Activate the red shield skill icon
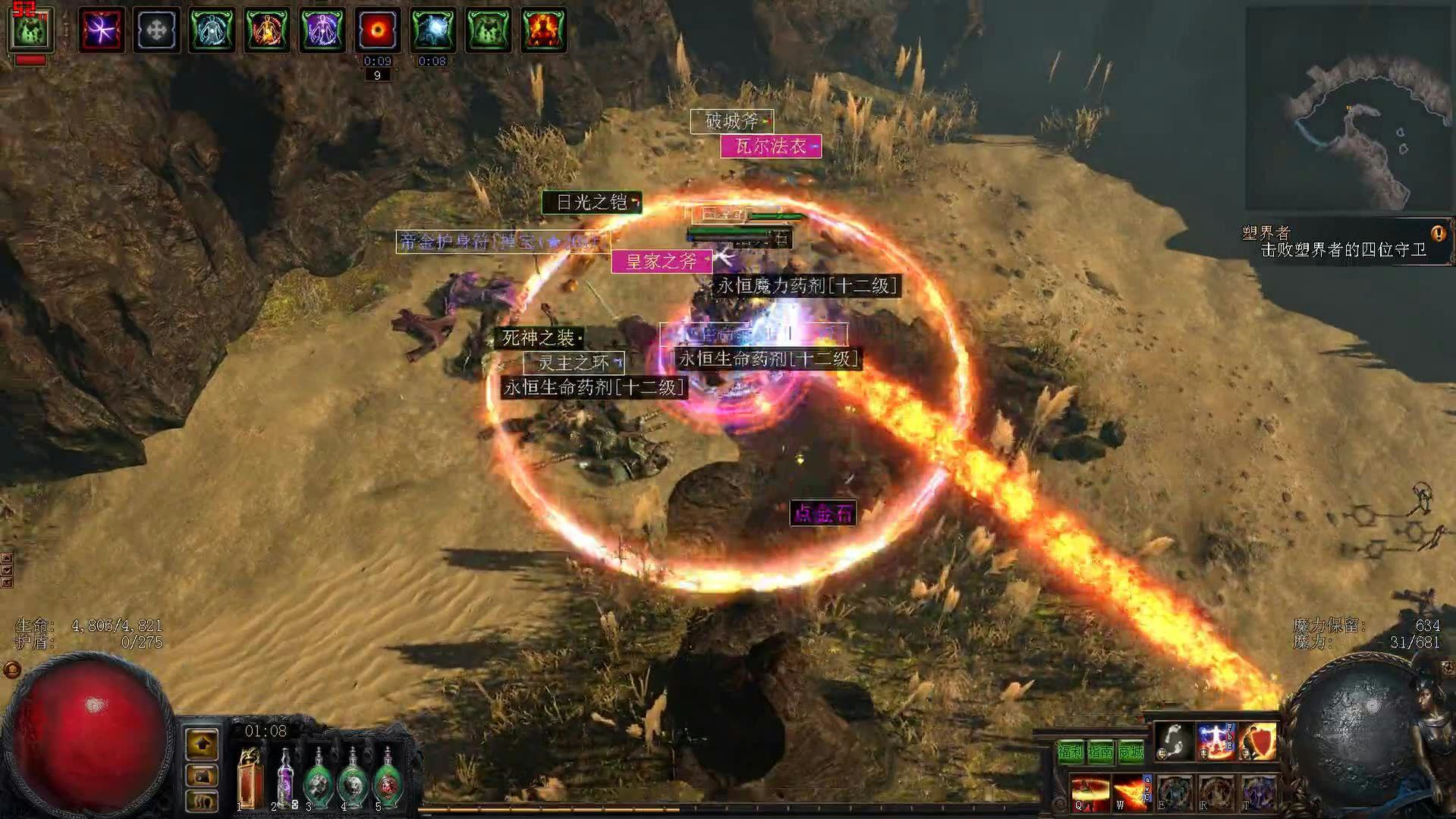Image resolution: width=1456 pixels, height=819 pixels. pos(1257,742)
